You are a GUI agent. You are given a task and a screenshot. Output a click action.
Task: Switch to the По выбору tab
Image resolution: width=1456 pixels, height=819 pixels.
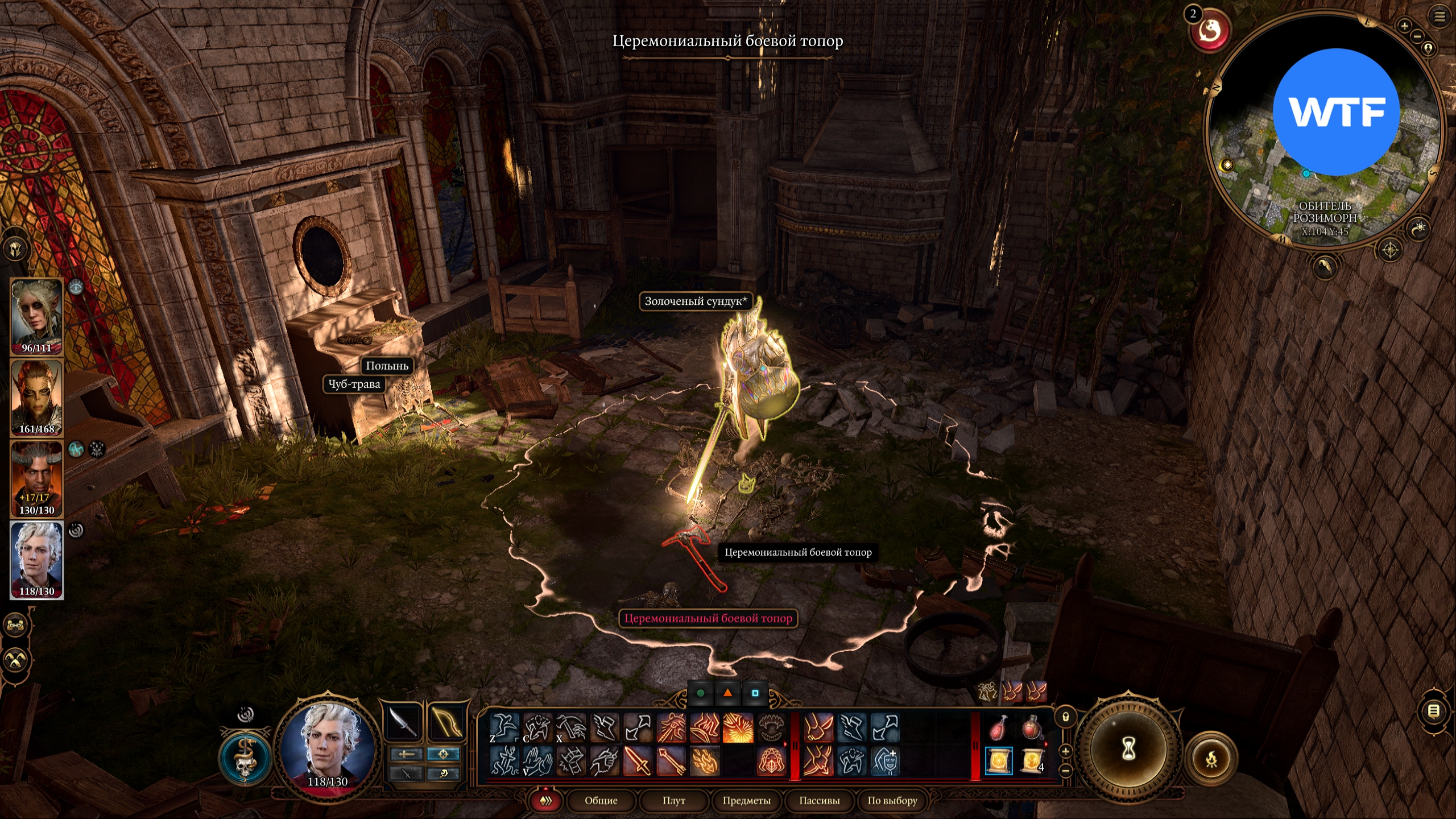[892, 801]
